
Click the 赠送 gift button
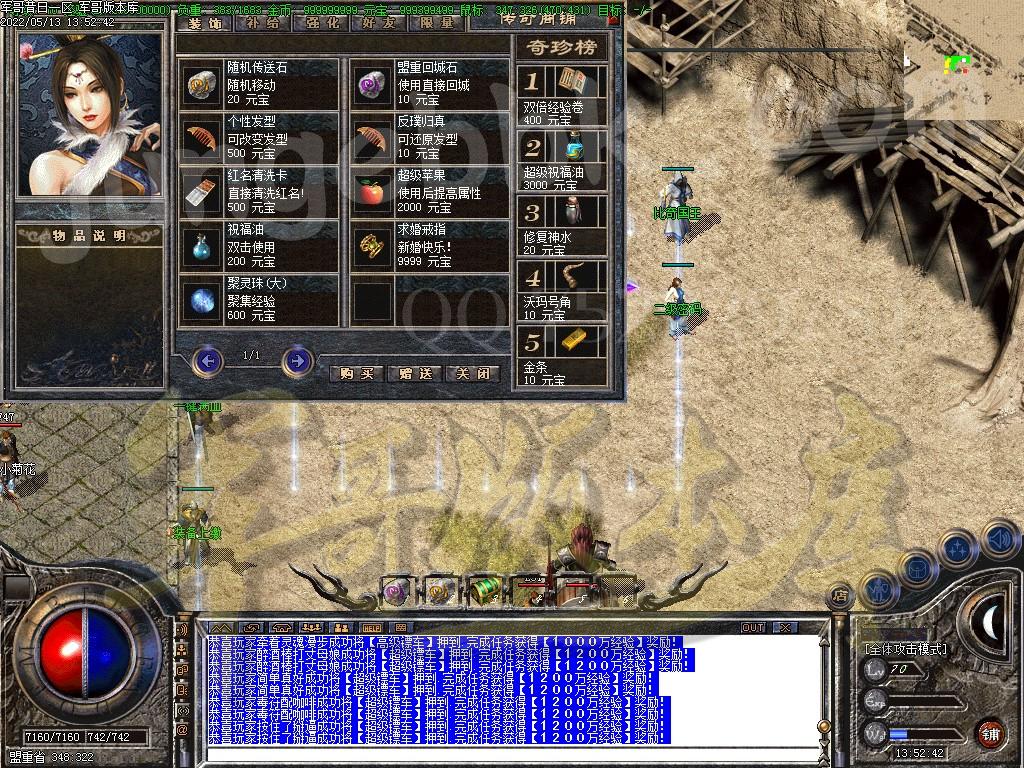[415, 373]
